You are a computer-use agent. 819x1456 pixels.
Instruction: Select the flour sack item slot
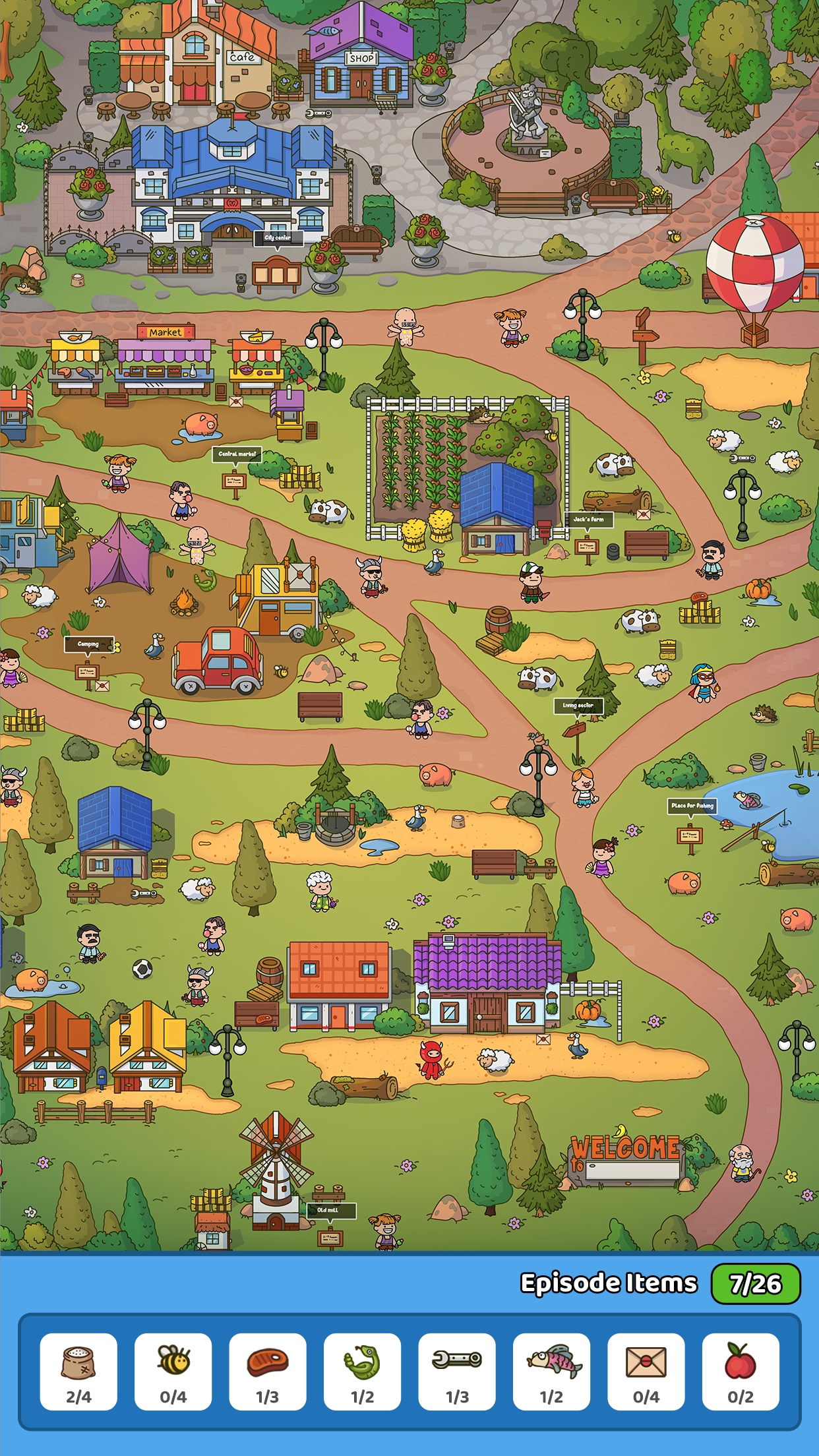pyautogui.click(x=78, y=1371)
